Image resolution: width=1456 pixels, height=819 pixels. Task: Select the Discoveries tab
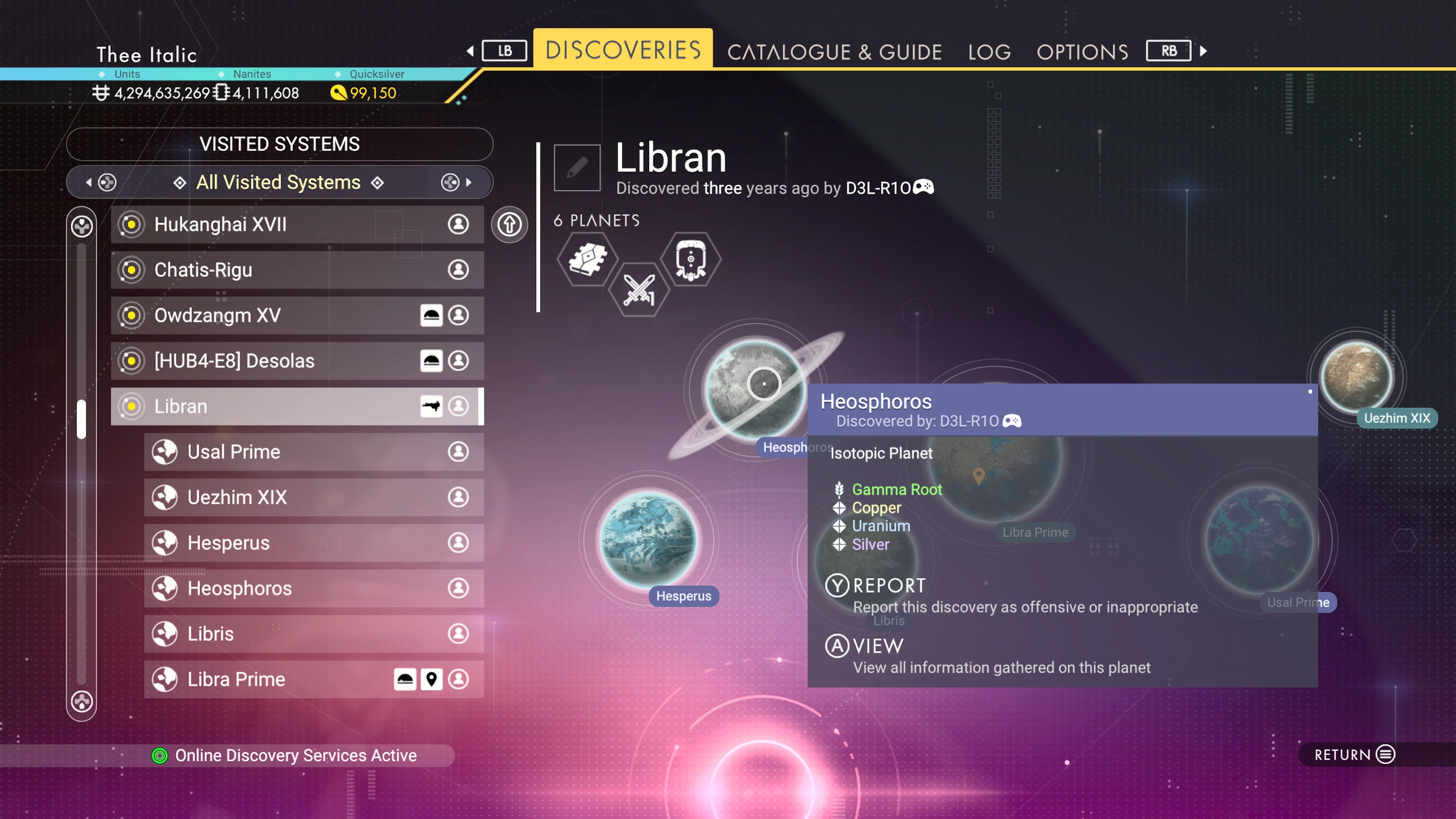622,50
